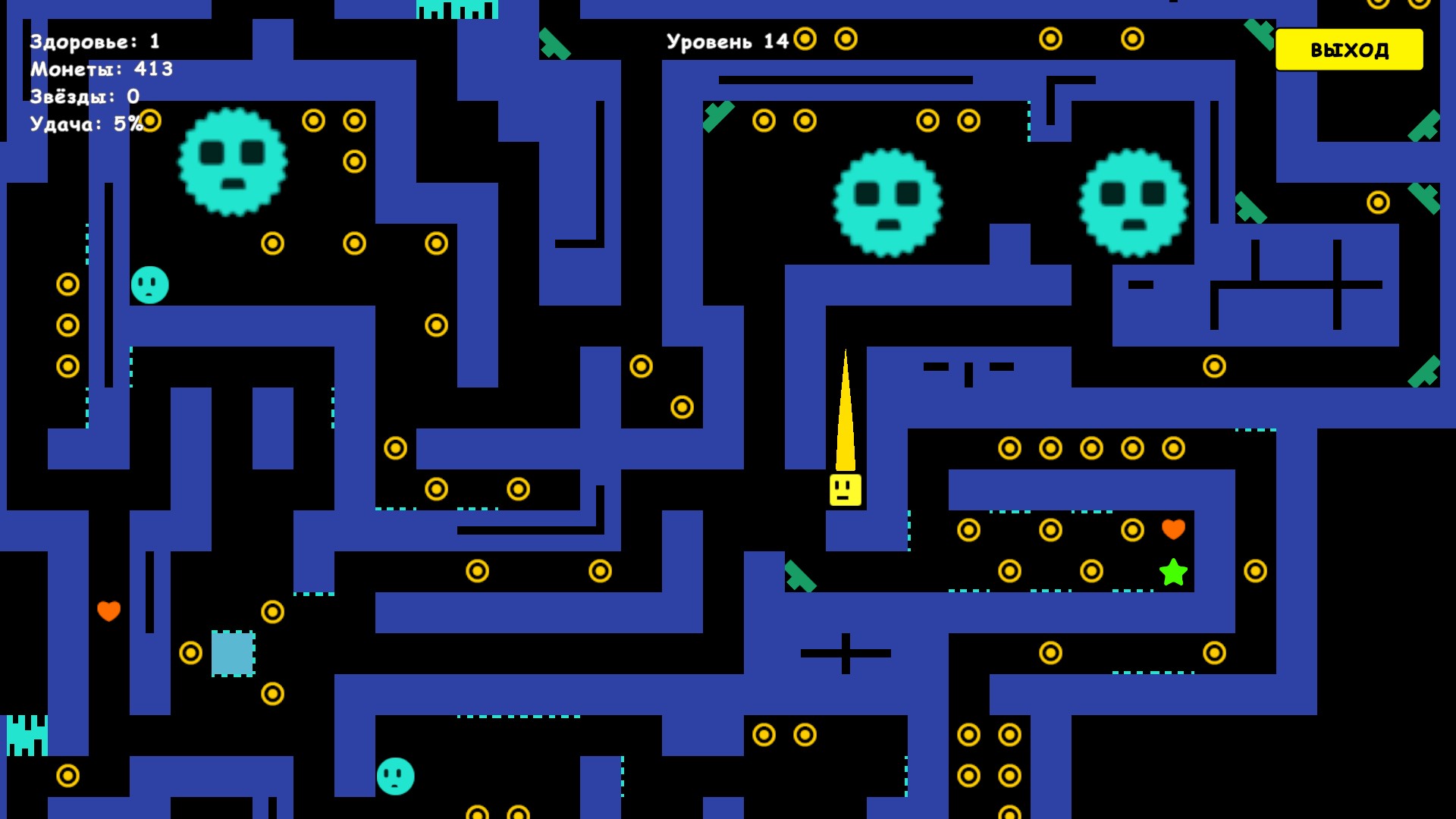The width and height of the screenshot is (1456, 819).
Task: Click the Монеты: 413 coin counter
Action: point(101,69)
